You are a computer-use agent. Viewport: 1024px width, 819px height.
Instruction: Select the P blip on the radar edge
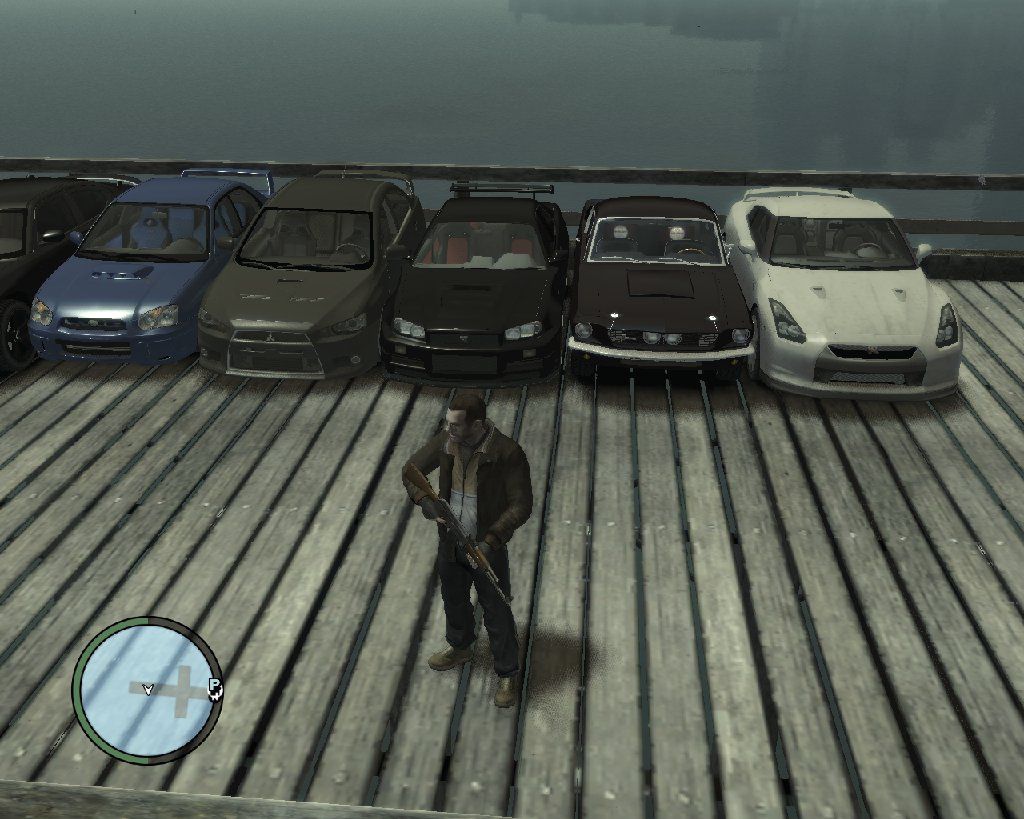pos(214,687)
